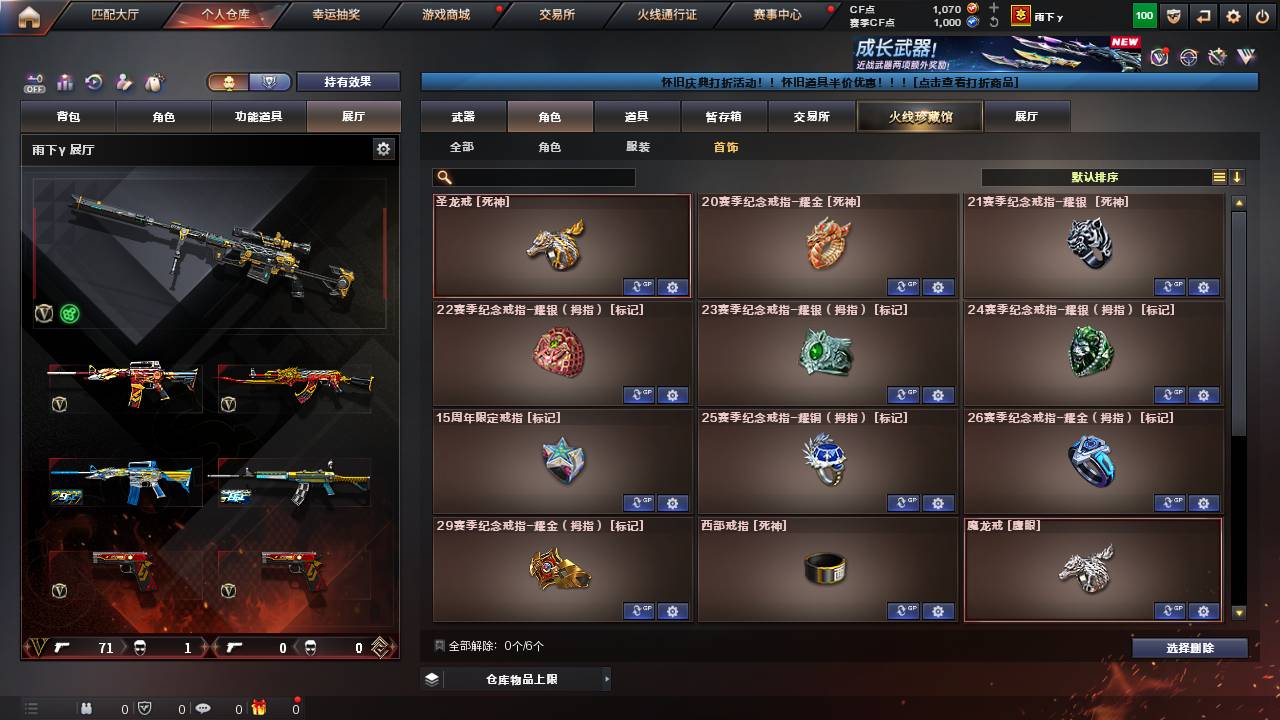Click the replay history icon in the left toolbar
This screenshot has width=1280, height=720.
[93, 81]
